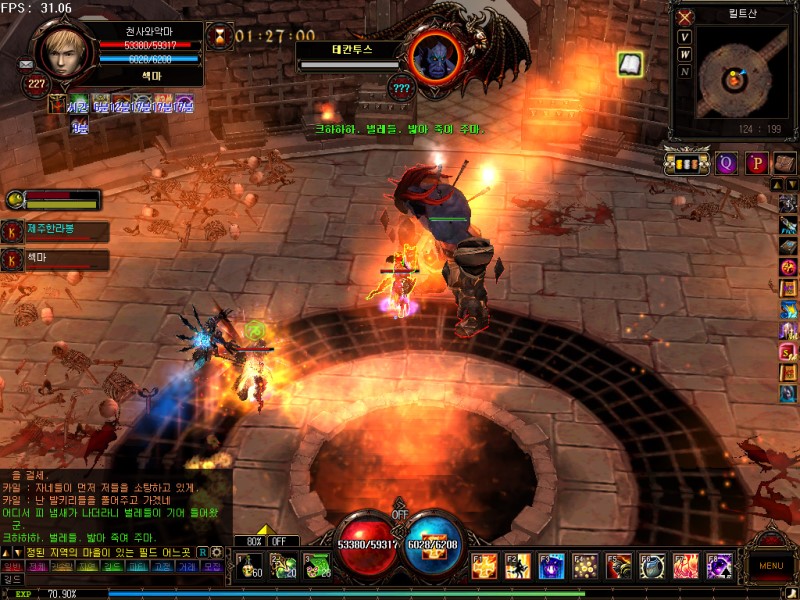Open the chat settings gear icon
Viewport: 800px width, 600px height.
(216, 551)
